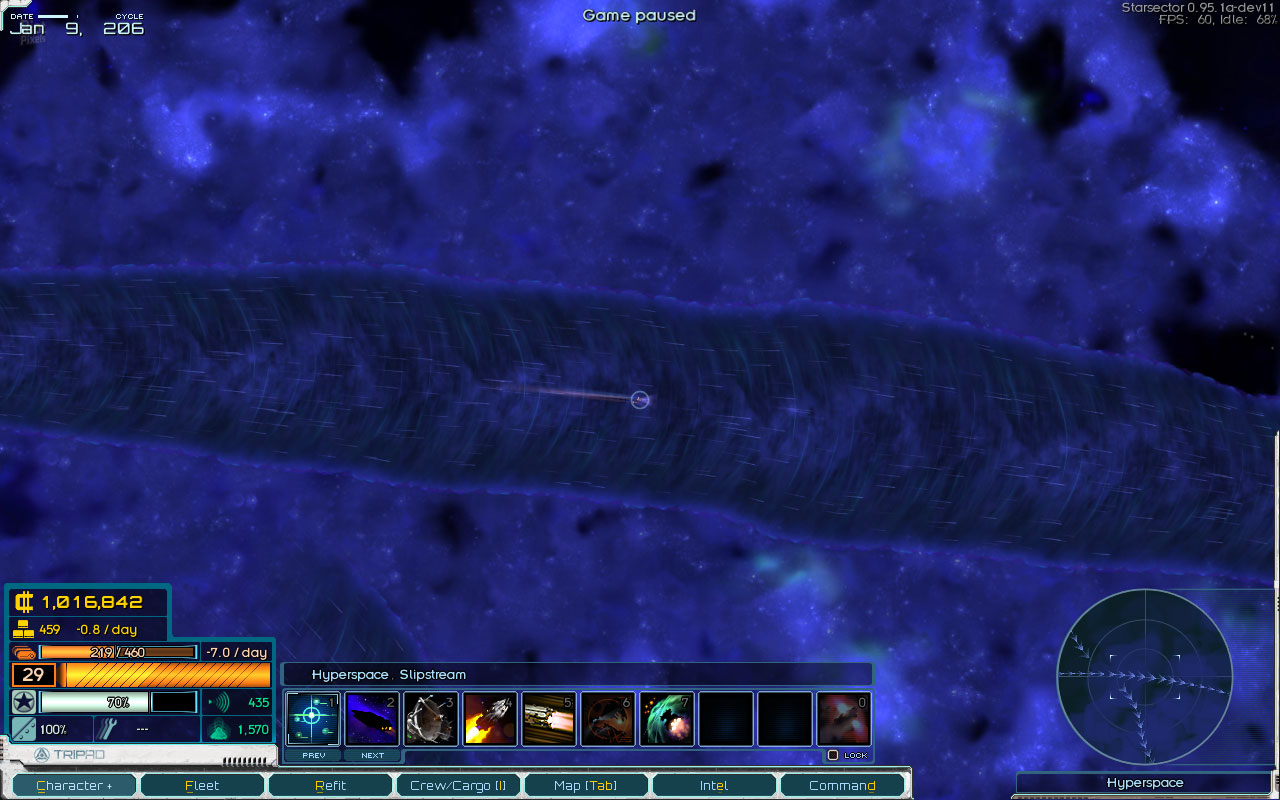Open the Intel screen
The image size is (1280, 800).
click(x=714, y=786)
